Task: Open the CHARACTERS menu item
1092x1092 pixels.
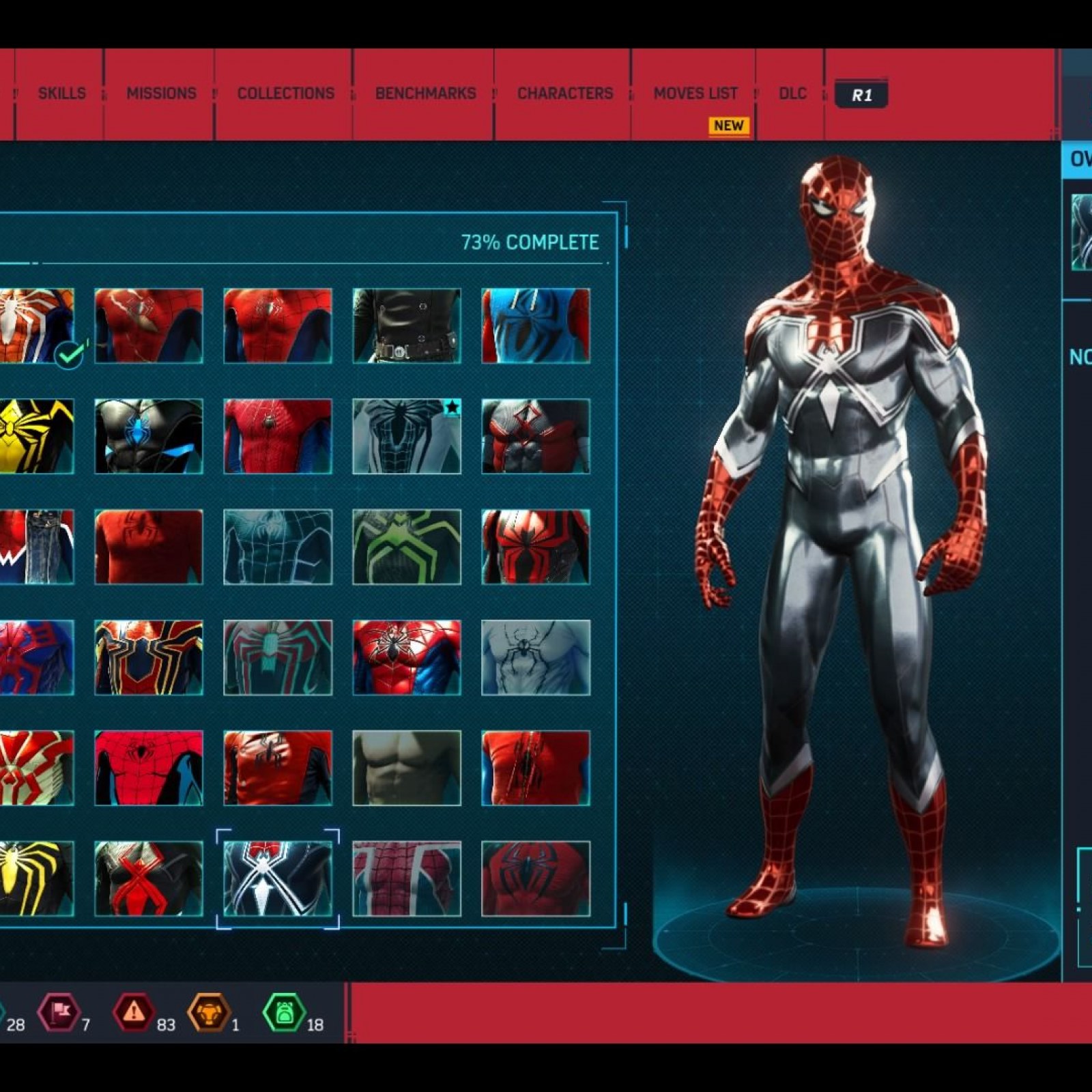Action: (x=564, y=93)
